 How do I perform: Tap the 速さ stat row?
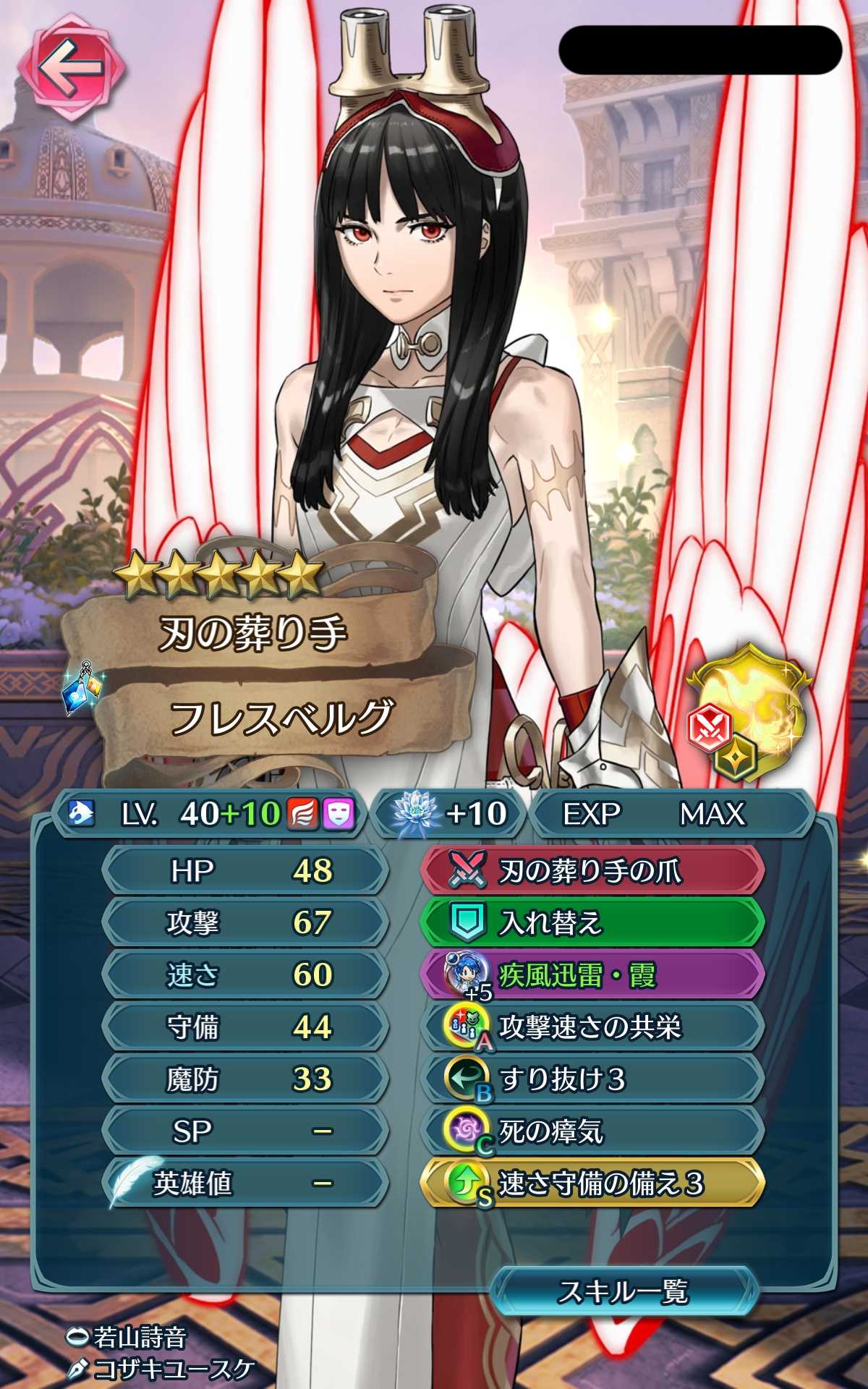[244, 975]
